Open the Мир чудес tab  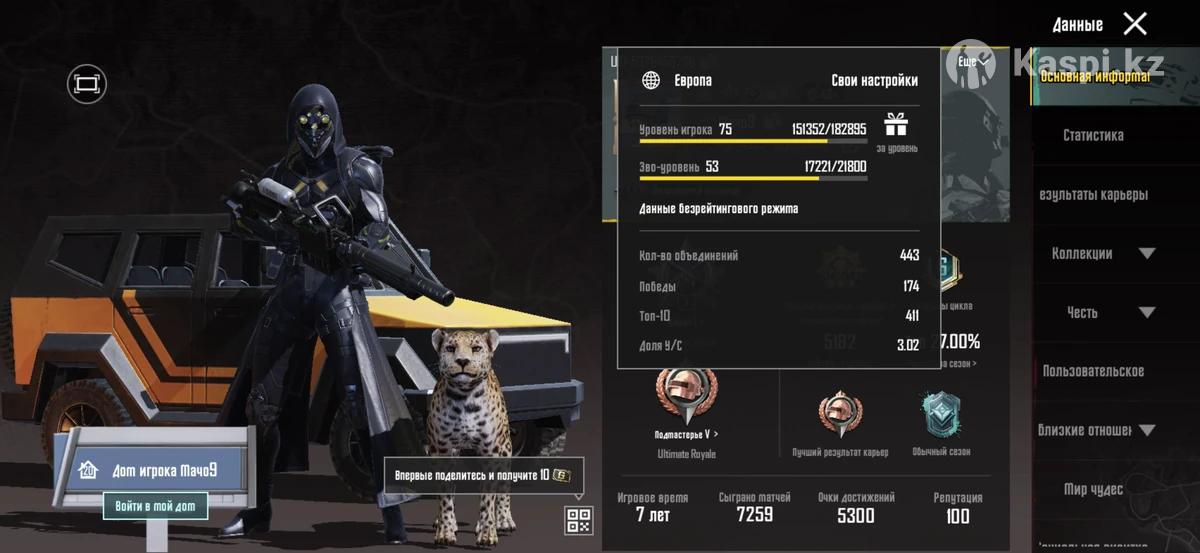[x=1093, y=489]
